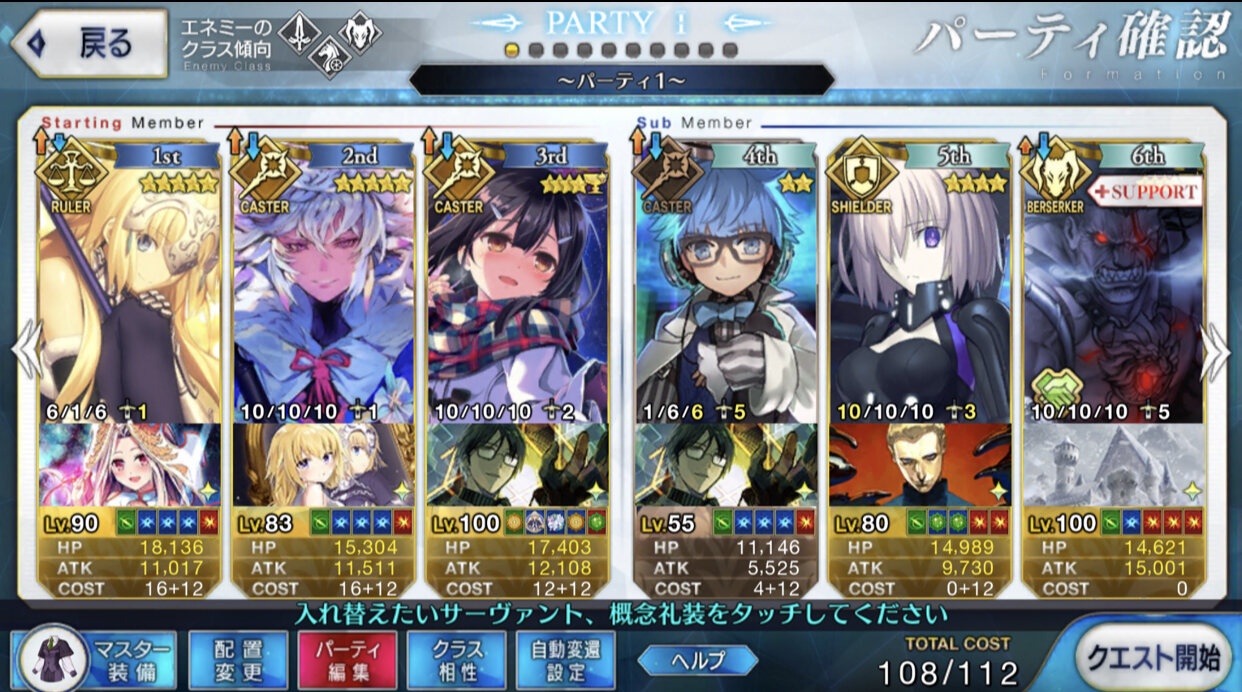Select the 6th slot Berserker support card
Image resolution: width=1242 pixels, height=692 pixels.
pyautogui.click(x=1113, y=290)
